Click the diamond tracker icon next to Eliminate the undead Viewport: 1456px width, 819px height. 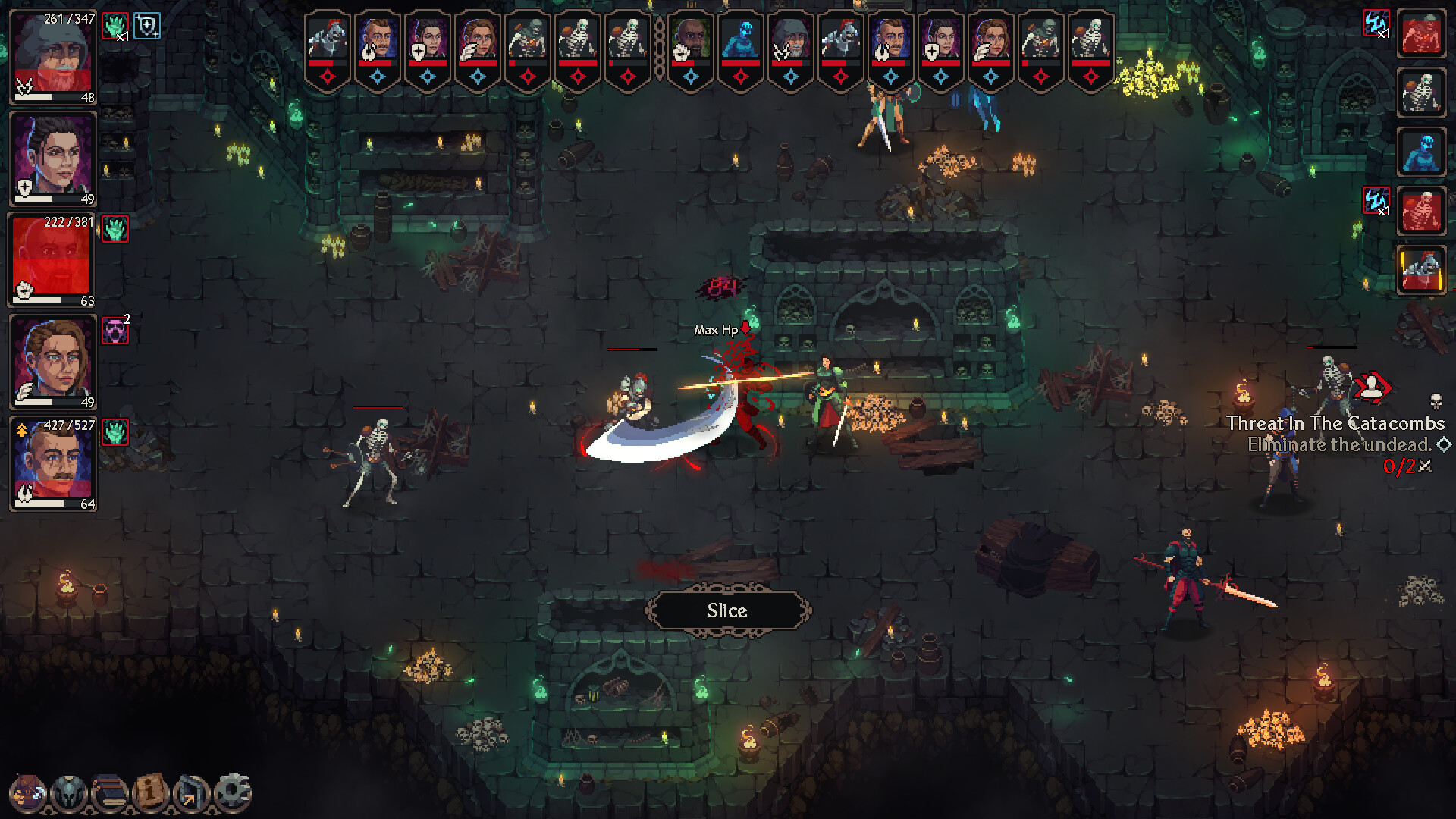(x=1443, y=446)
